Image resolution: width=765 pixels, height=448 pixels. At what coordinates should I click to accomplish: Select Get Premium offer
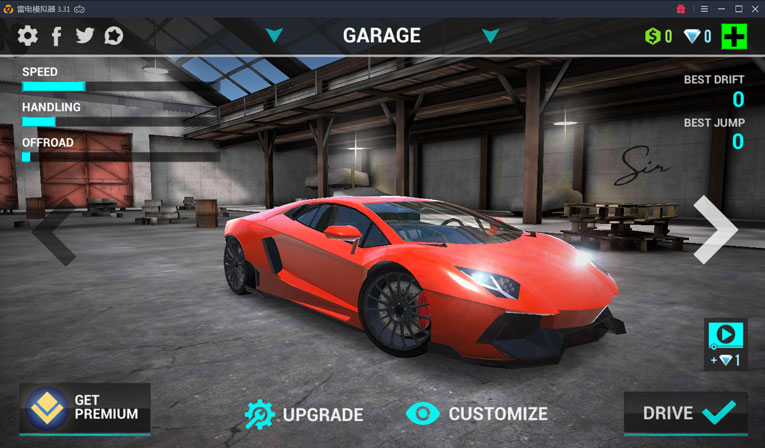(x=85, y=409)
